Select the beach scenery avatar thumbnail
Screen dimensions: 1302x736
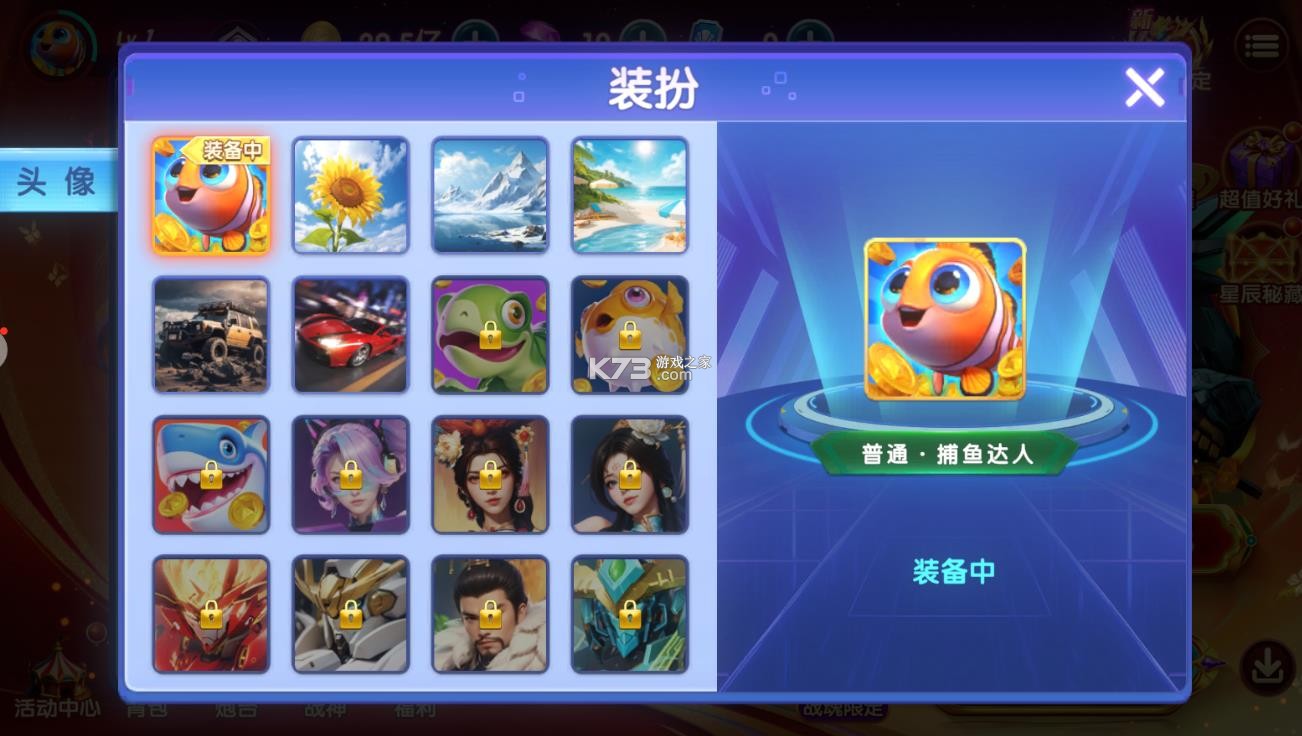tap(629, 194)
